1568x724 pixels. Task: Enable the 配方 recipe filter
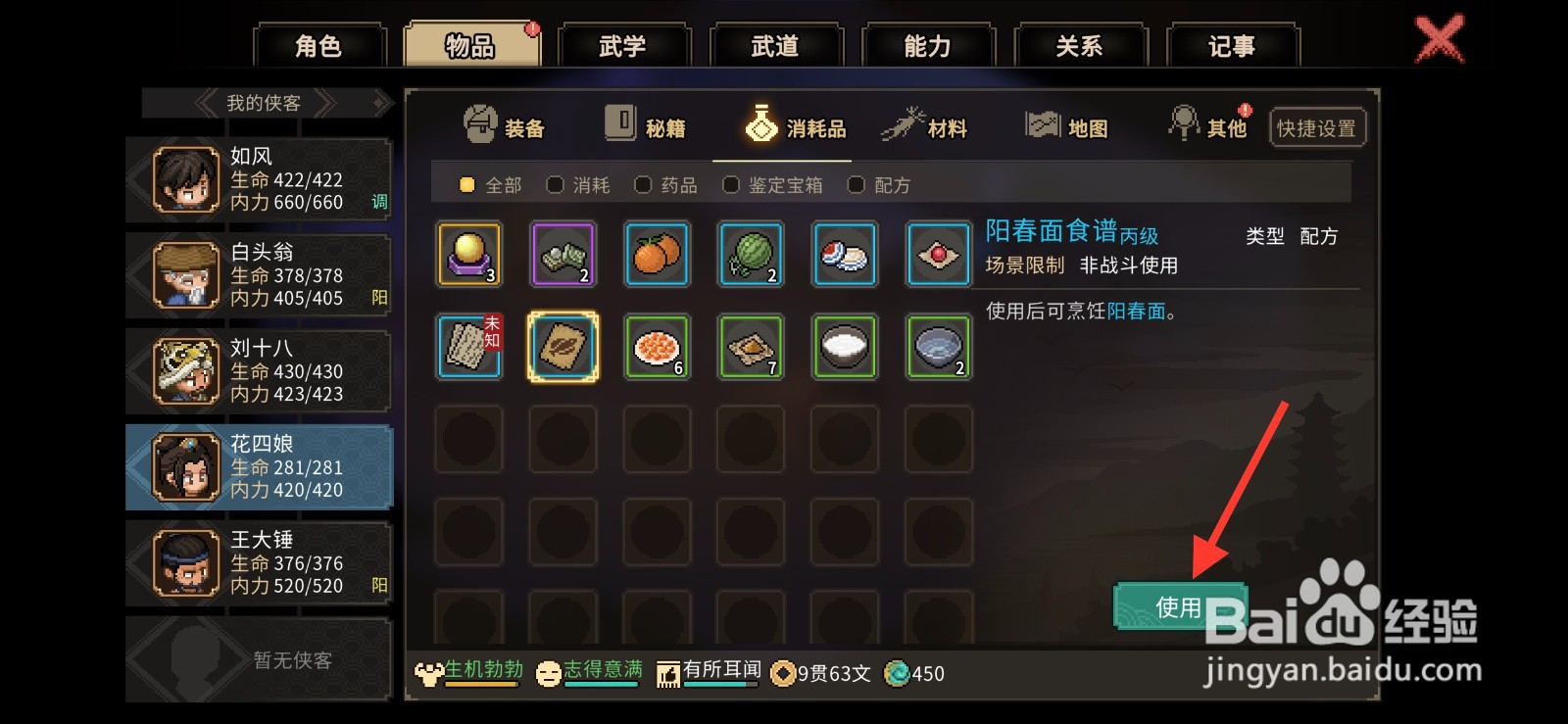pyautogui.click(x=876, y=184)
